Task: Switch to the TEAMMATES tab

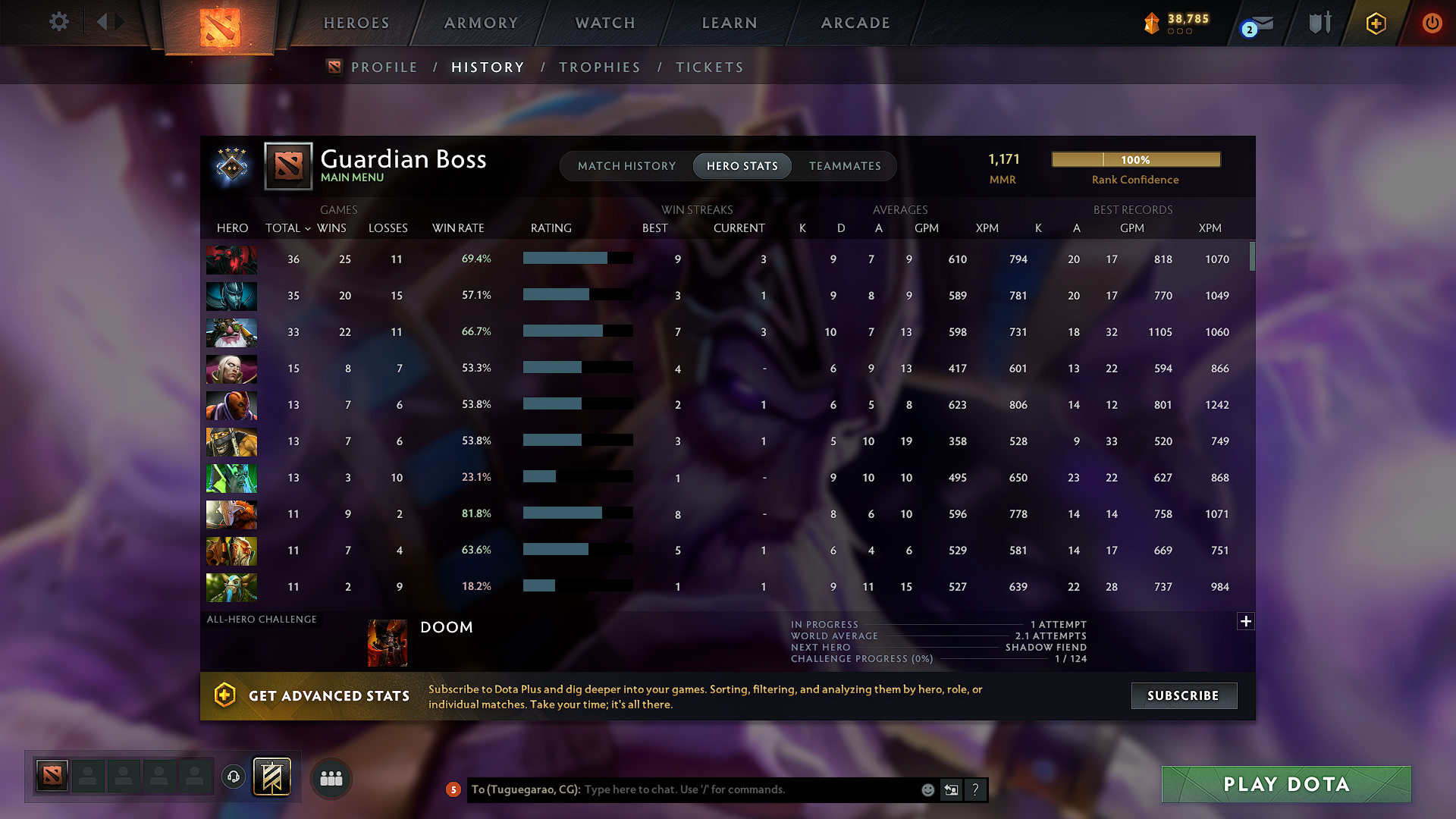Action: 845,166
